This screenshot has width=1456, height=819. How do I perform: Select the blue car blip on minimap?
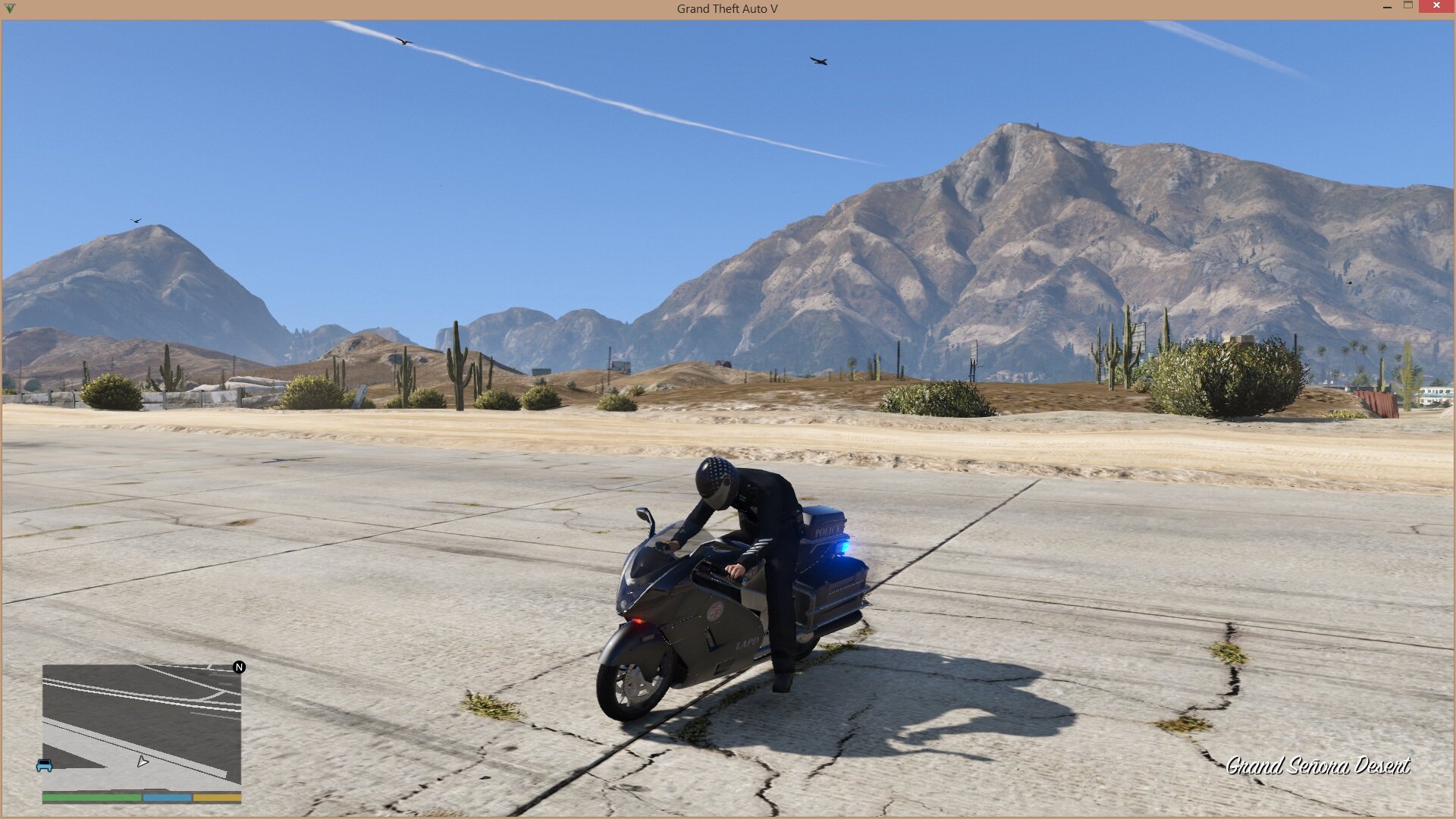45,765
